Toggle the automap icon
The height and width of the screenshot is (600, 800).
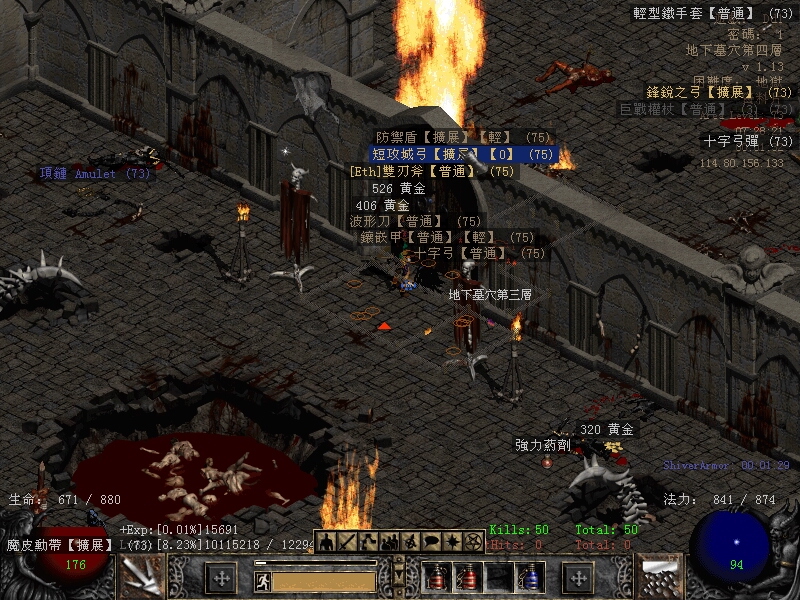410,541
